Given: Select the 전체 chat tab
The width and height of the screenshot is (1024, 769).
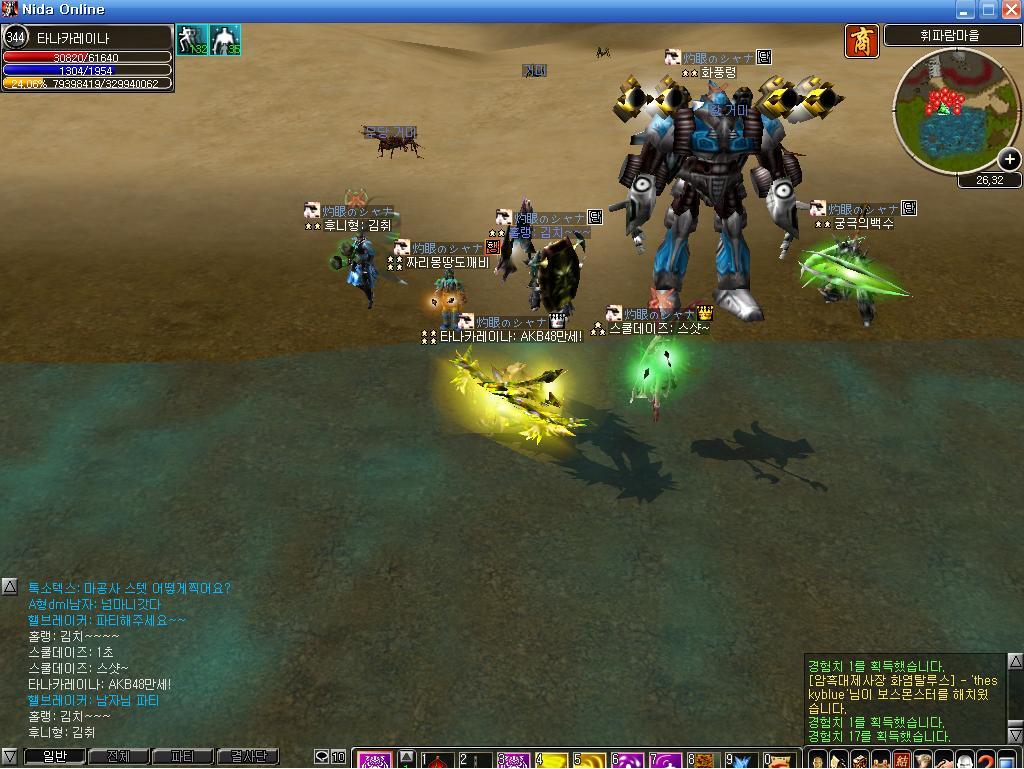Looking at the screenshot, I should tap(118, 757).
